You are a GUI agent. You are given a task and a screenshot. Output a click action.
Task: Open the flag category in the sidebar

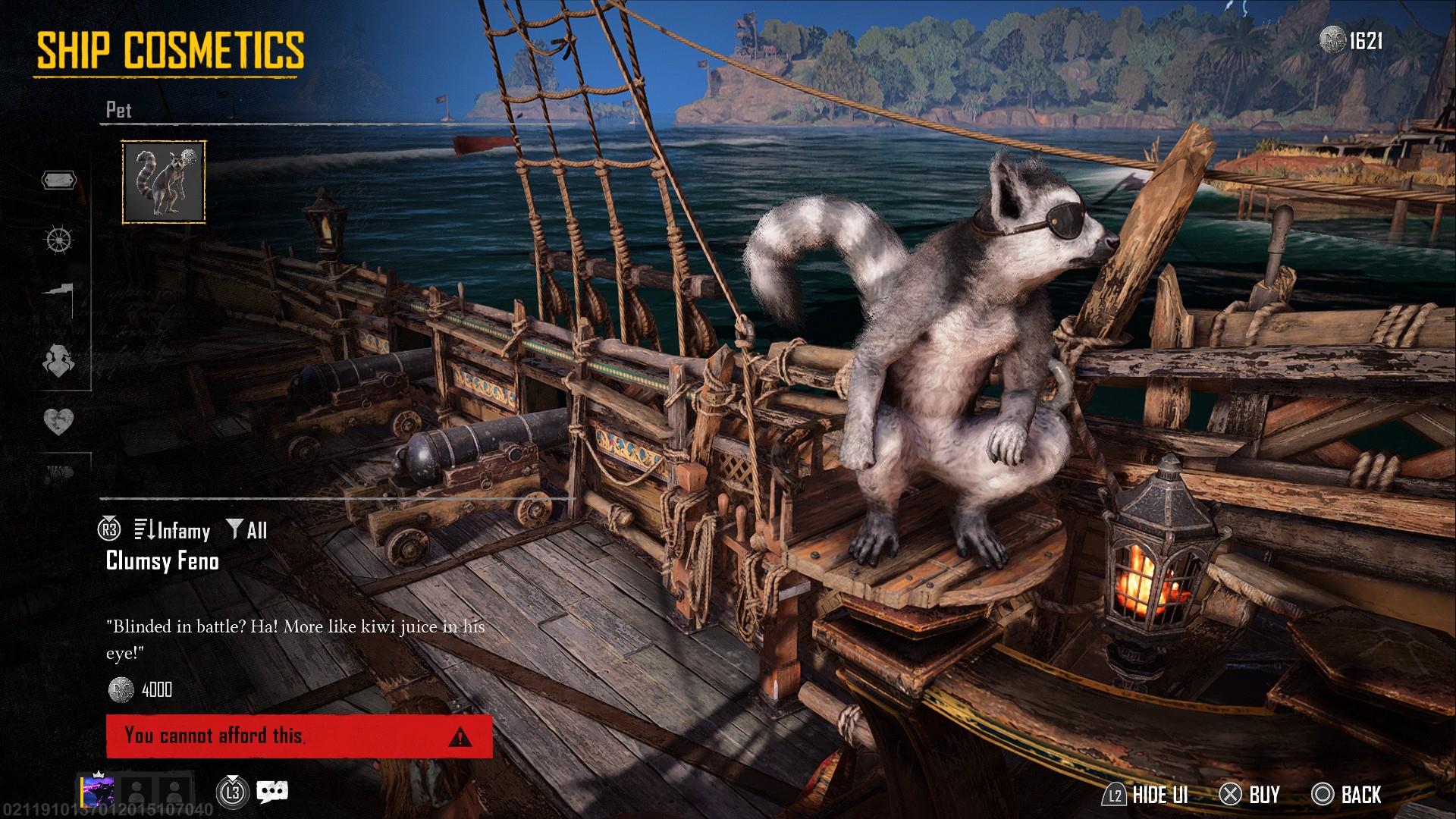[x=58, y=298]
